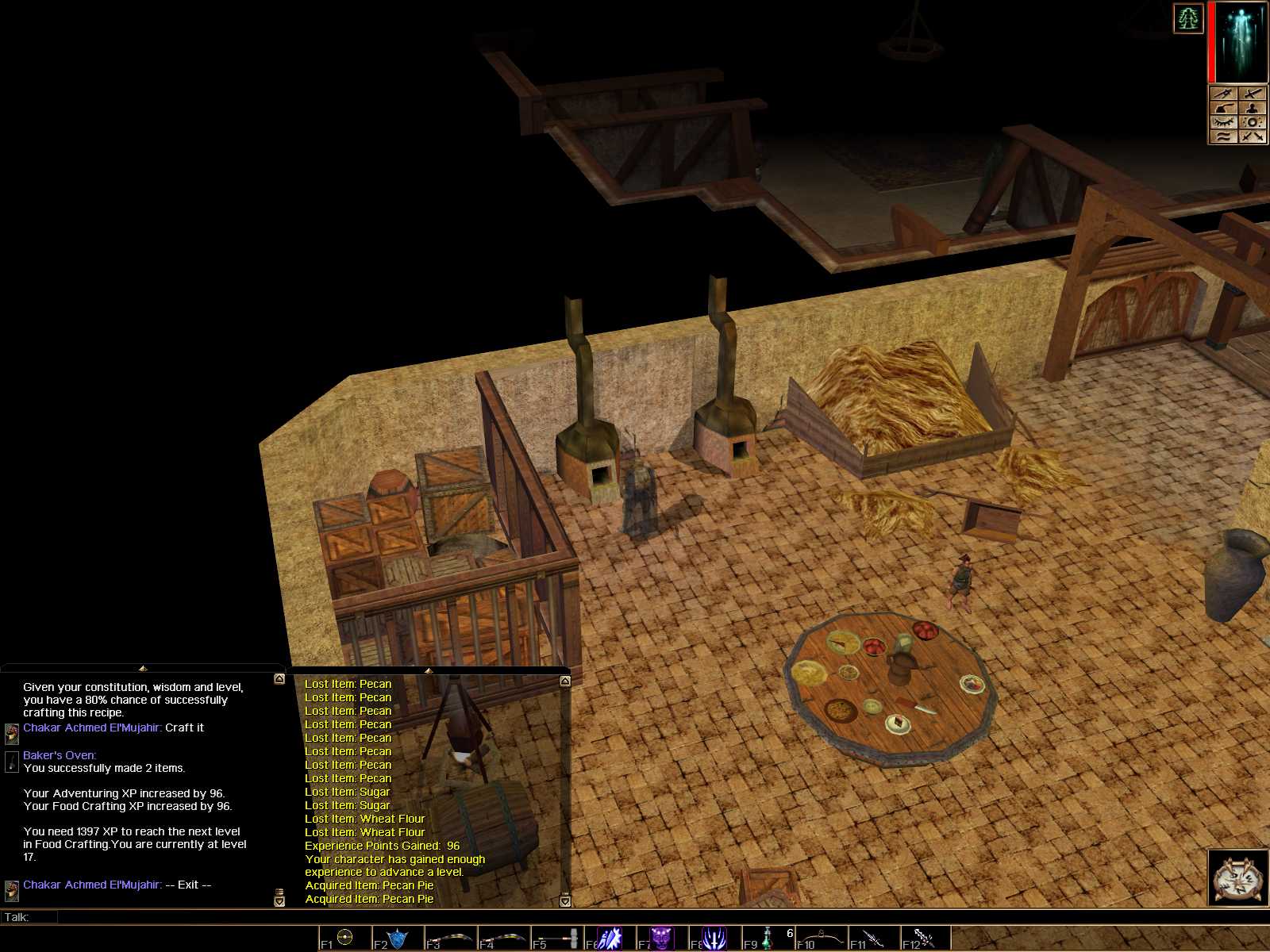
Task: Click the combat log scroll-down arrow
Action: (x=565, y=901)
